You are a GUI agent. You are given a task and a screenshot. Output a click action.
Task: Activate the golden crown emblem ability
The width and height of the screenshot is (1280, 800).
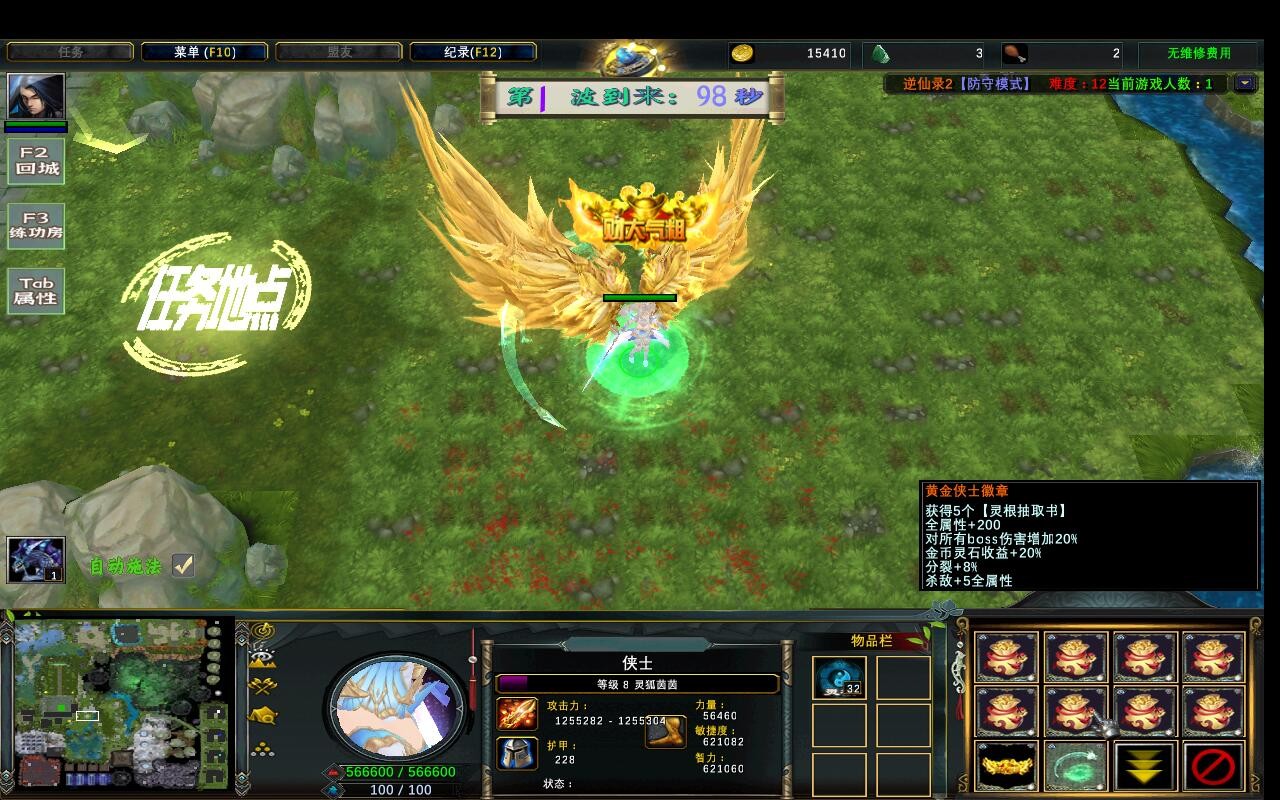tap(1007, 766)
